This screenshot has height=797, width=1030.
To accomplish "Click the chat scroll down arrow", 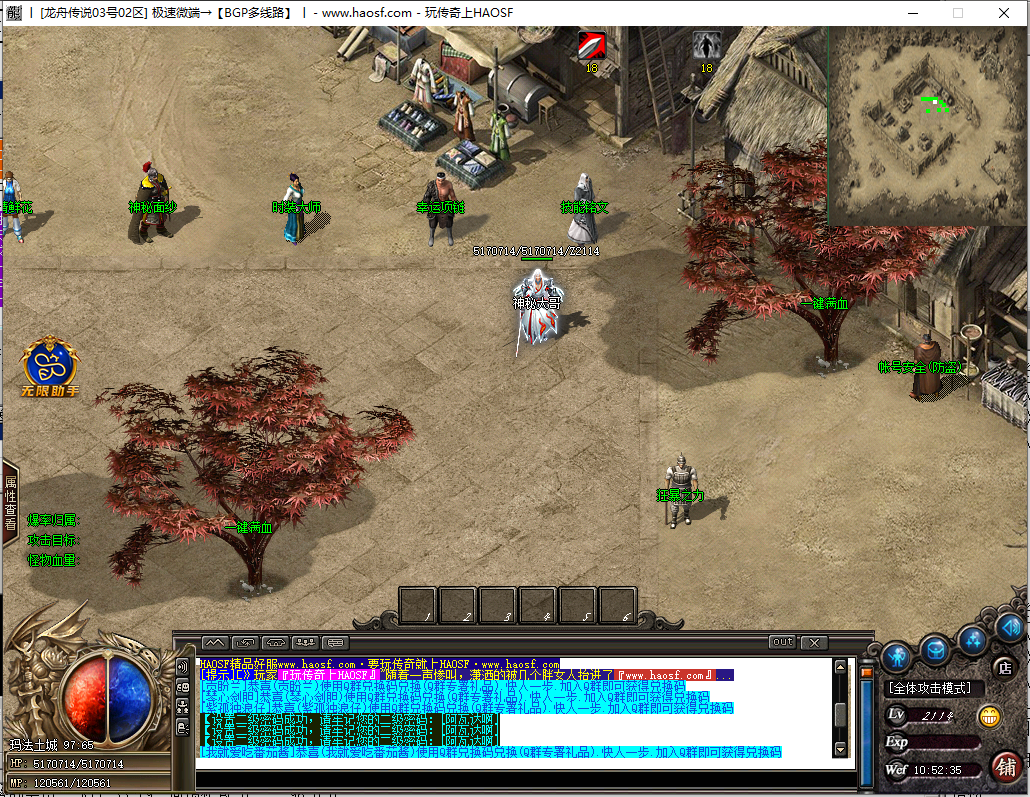I will click(840, 749).
